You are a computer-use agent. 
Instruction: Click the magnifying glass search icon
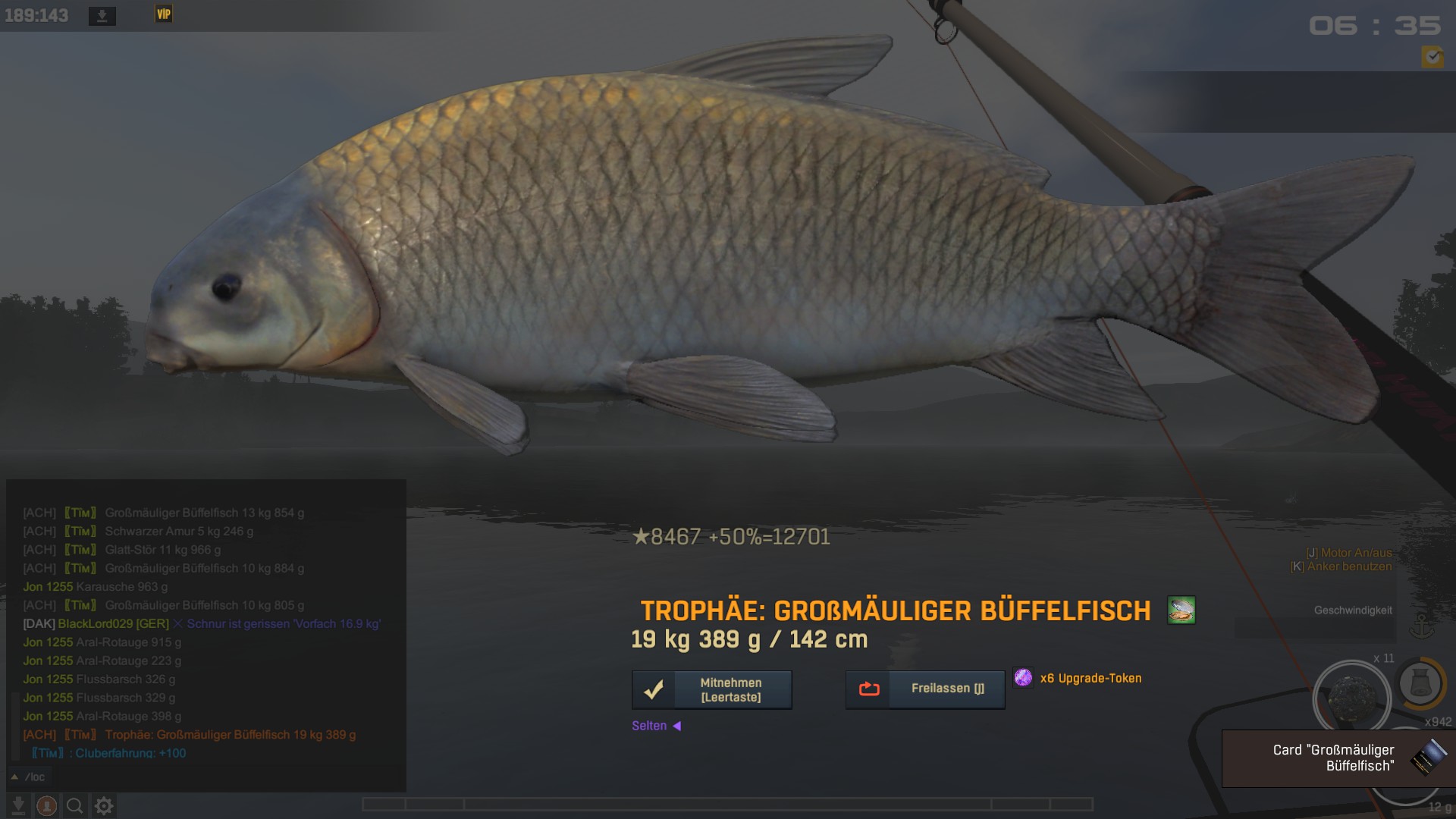click(75, 805)
